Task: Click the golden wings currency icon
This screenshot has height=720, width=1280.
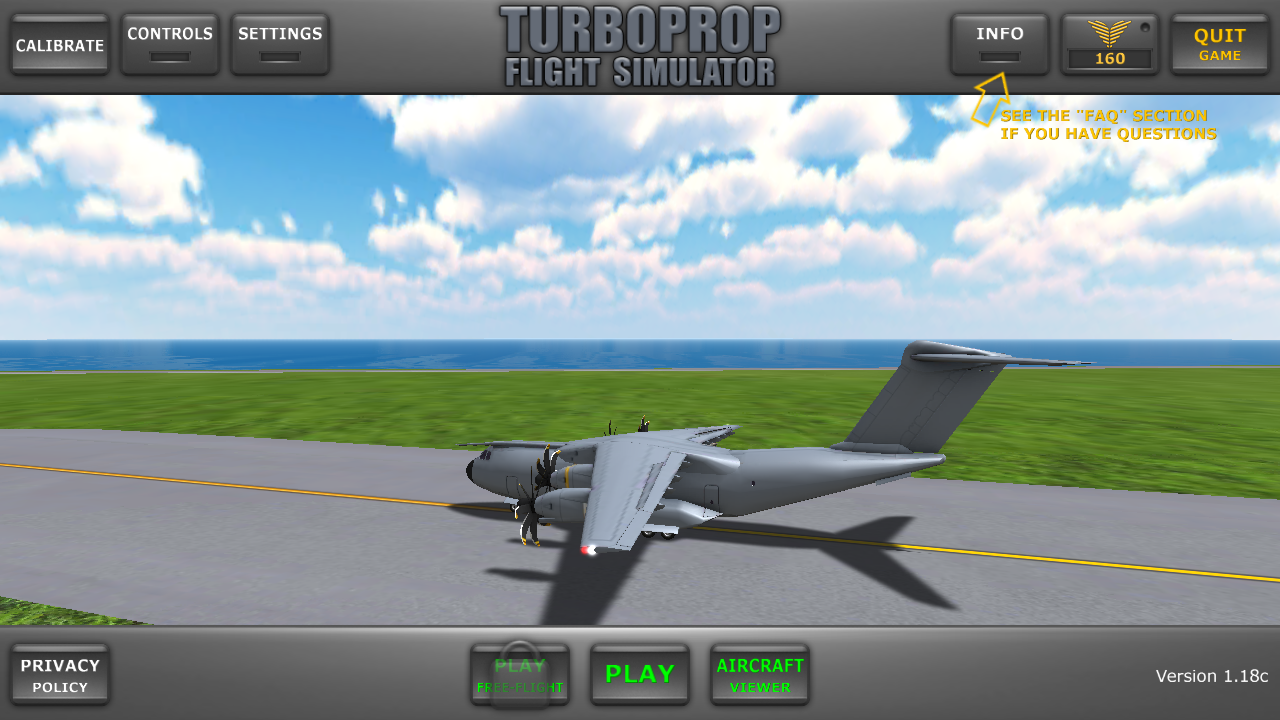Action: pos(1109,35)
